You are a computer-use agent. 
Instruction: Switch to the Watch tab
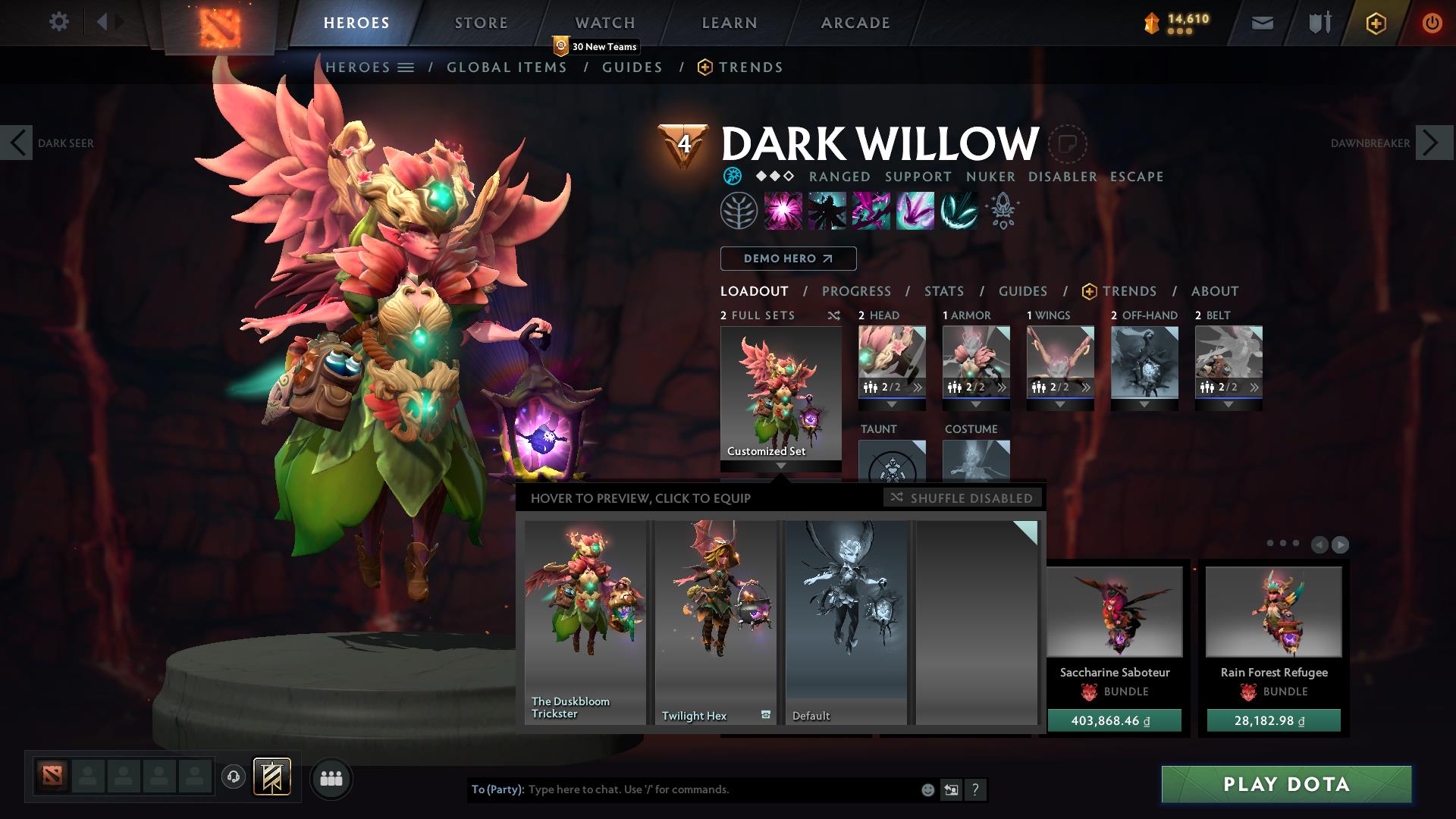(x=604, y=23)
